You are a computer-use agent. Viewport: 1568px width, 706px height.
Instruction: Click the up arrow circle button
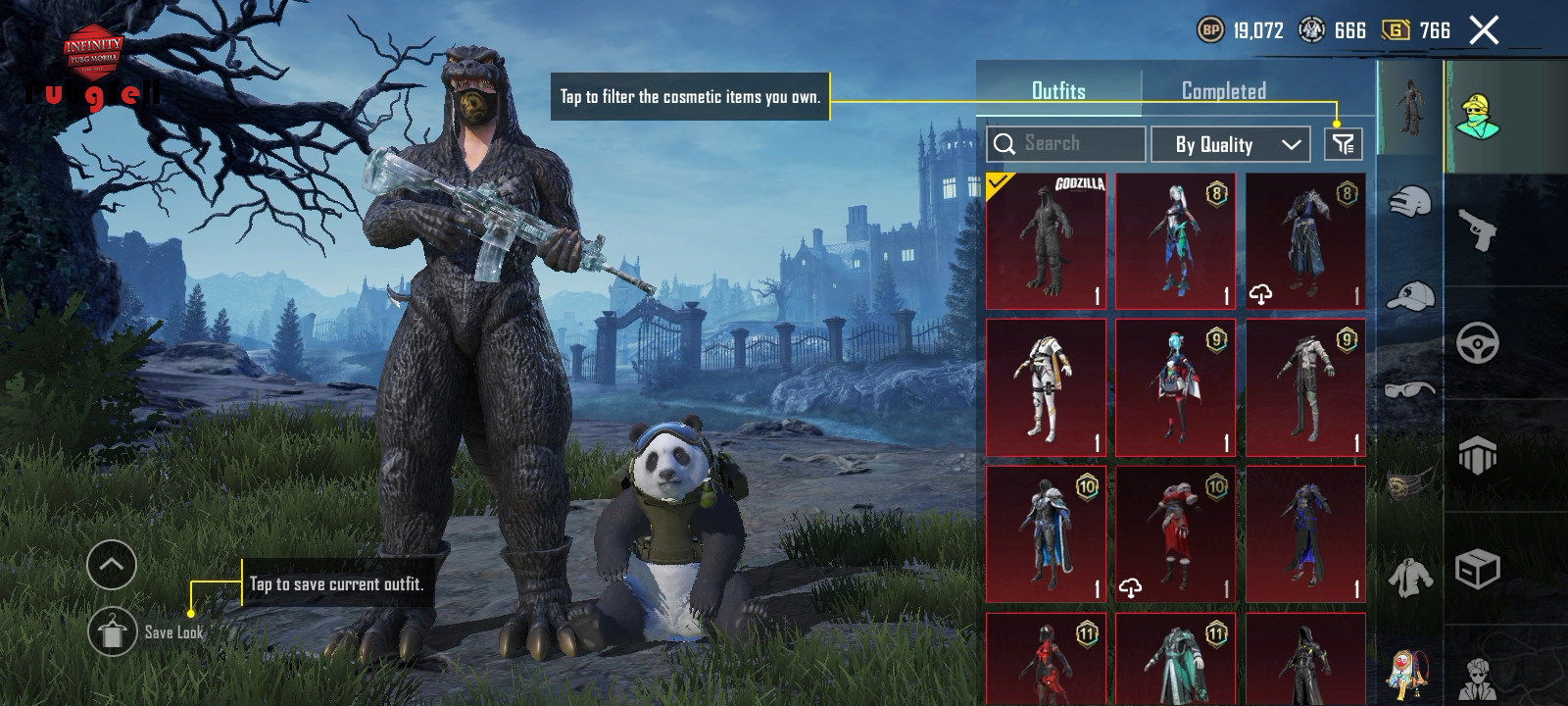112,565
